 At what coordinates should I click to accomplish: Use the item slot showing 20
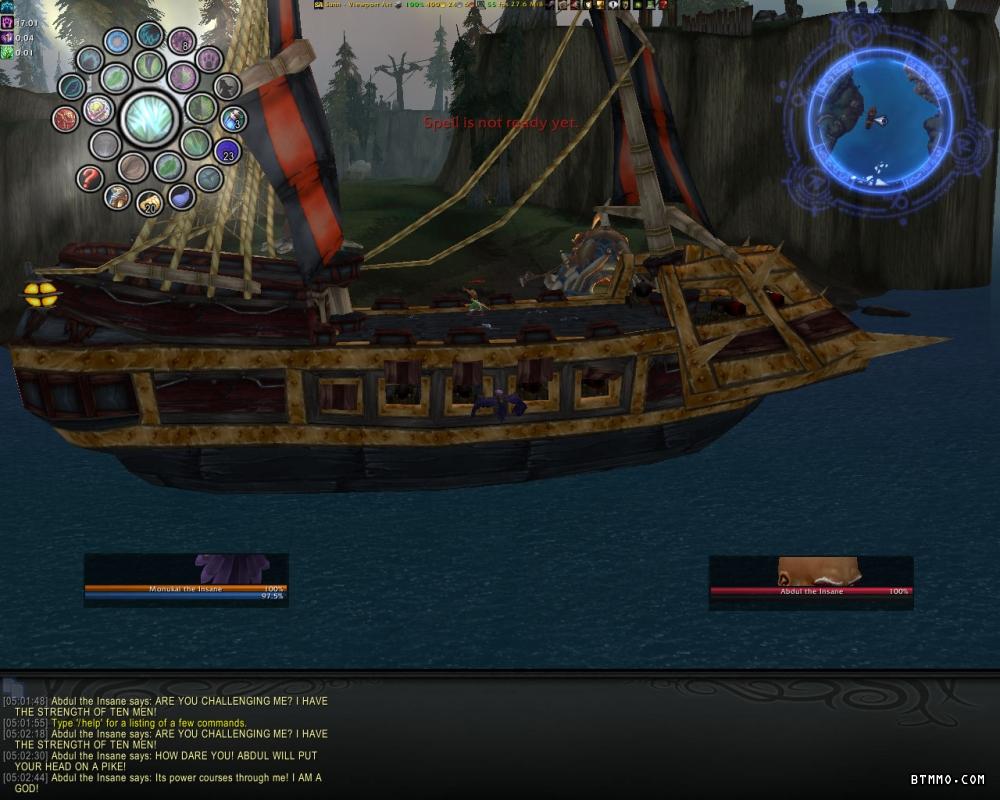[149, 203]
